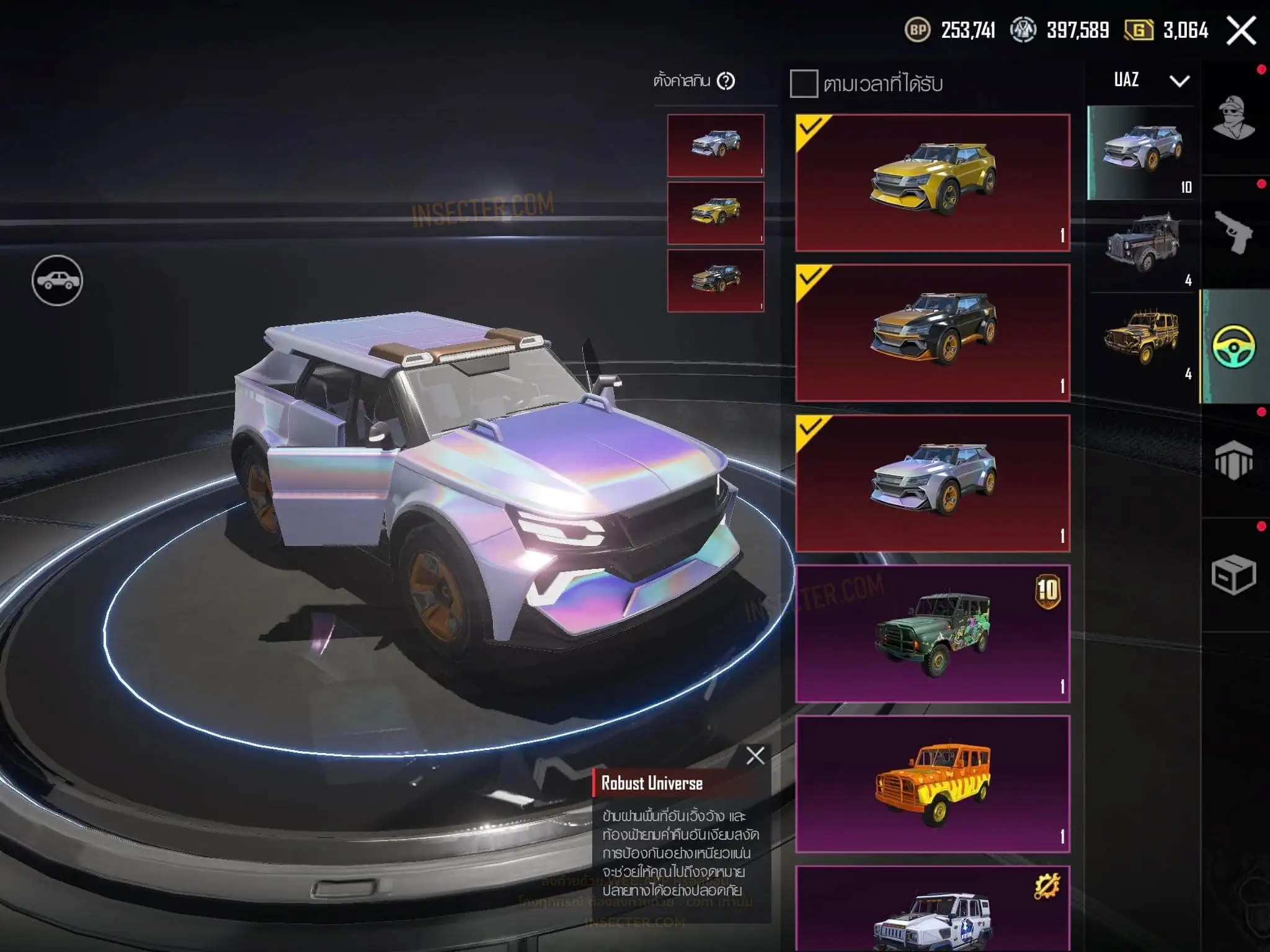Open the UAZ vehicle dropdown
This screenshot has width=1270, height=952.
[x=1179, y=81]
